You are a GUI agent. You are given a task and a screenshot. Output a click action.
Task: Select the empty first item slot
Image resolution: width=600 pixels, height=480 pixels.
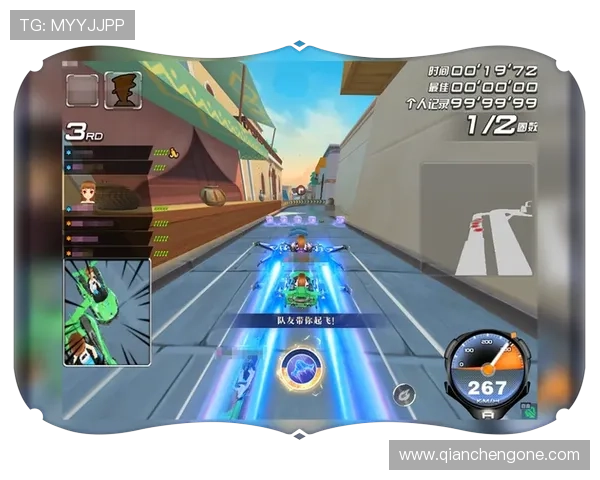82,90
